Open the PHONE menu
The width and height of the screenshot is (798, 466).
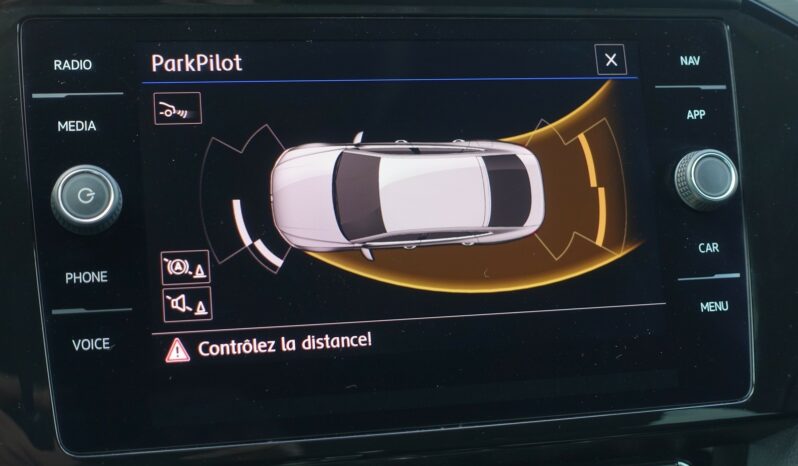click(x=87, y=277)
